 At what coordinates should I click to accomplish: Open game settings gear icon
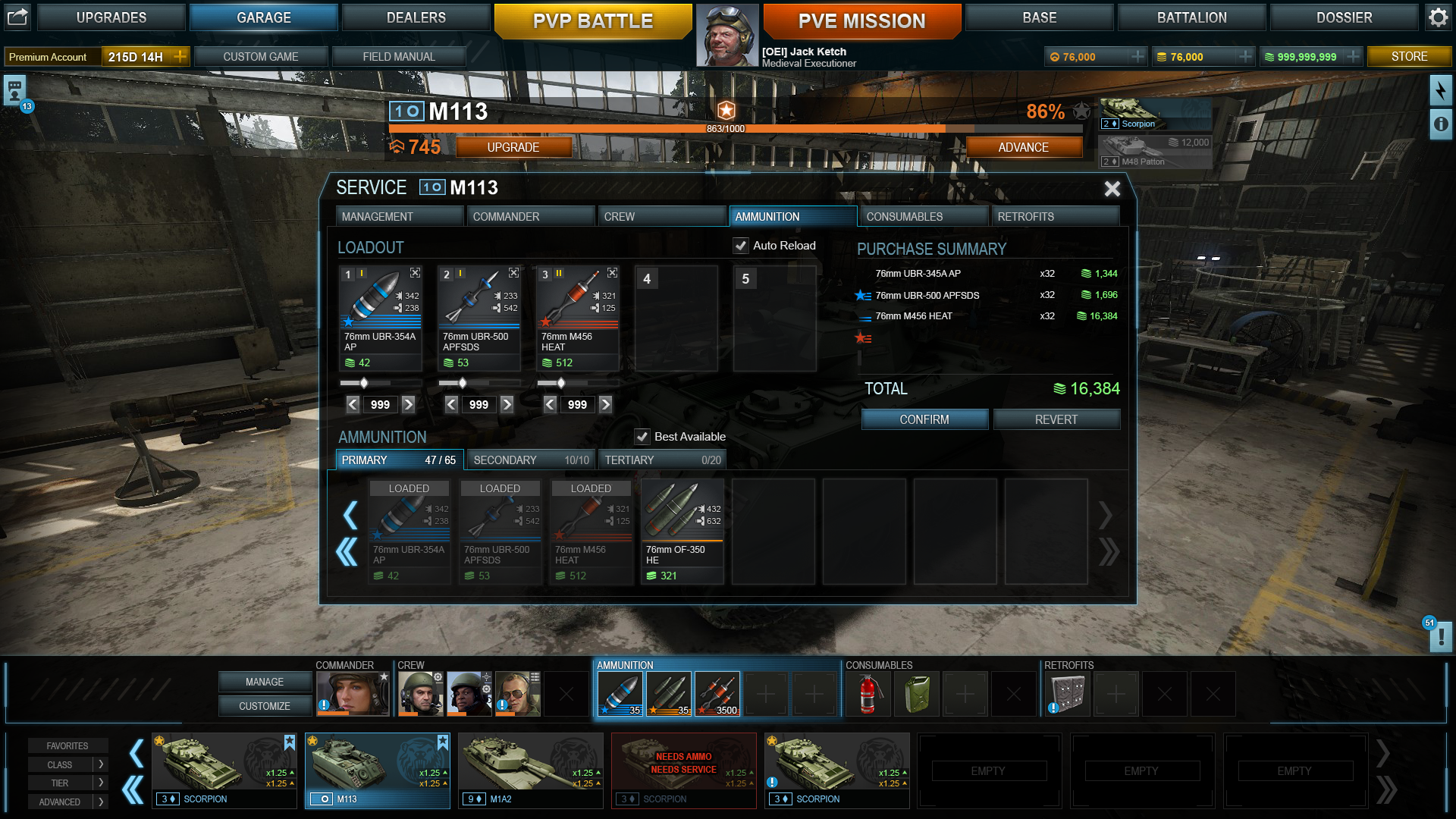click(1438, 17)
